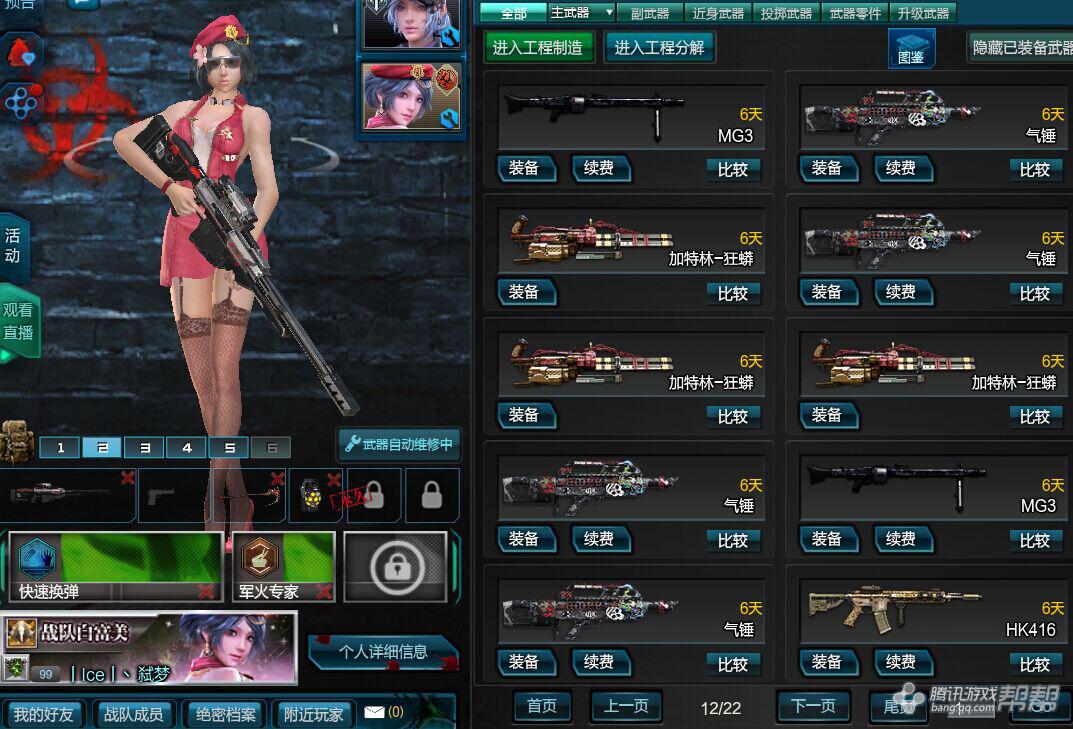The image size is (1073, 729).
Task: Enter 进入工程分解 weapon dismantling
Action: click(659, 47)
